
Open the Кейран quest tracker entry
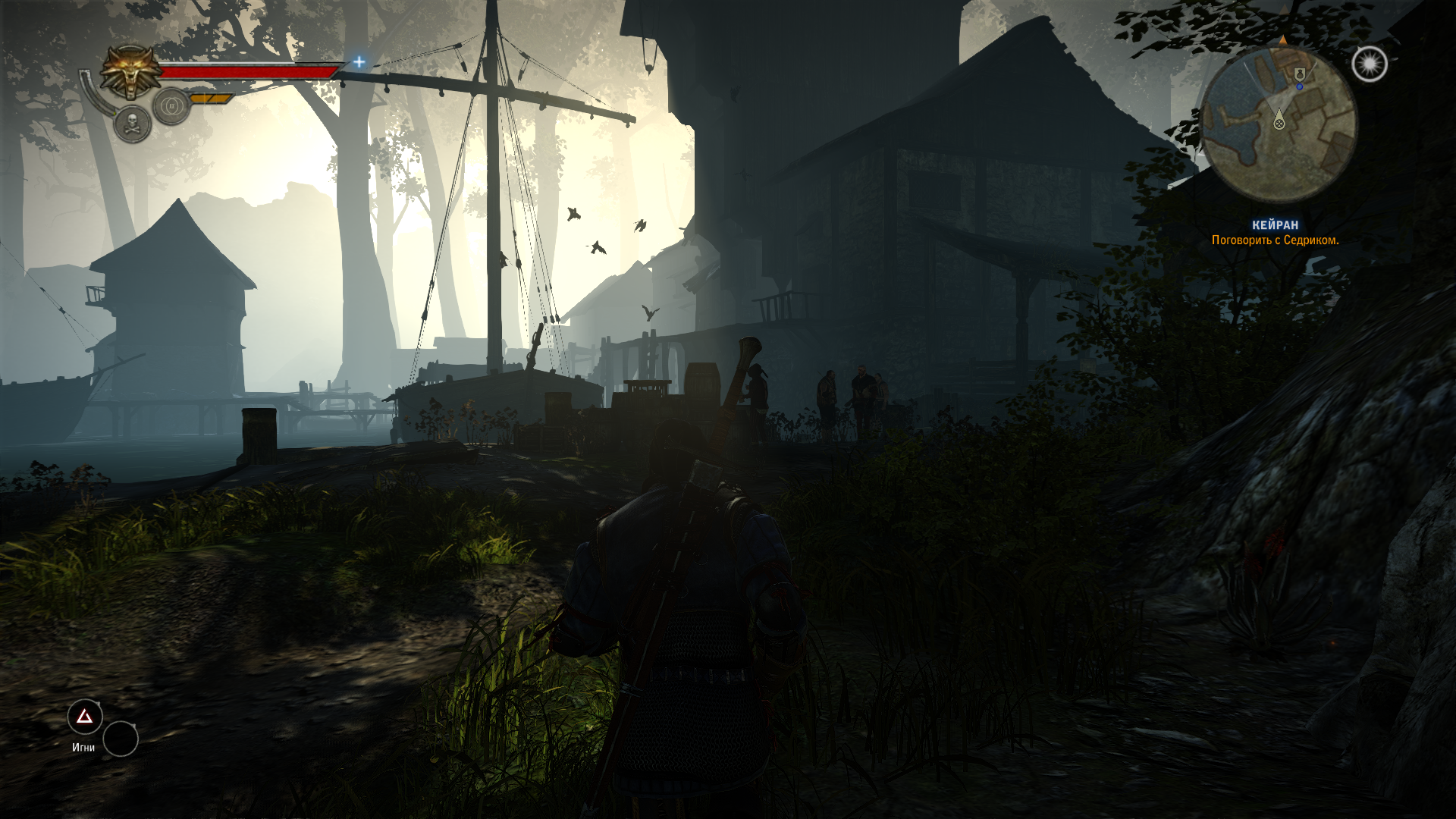click(x=1275, y=225)
